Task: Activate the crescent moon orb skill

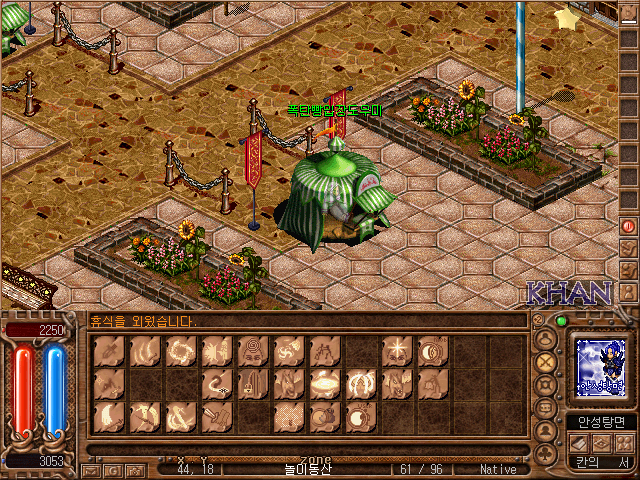Action: tap(433, 350)
